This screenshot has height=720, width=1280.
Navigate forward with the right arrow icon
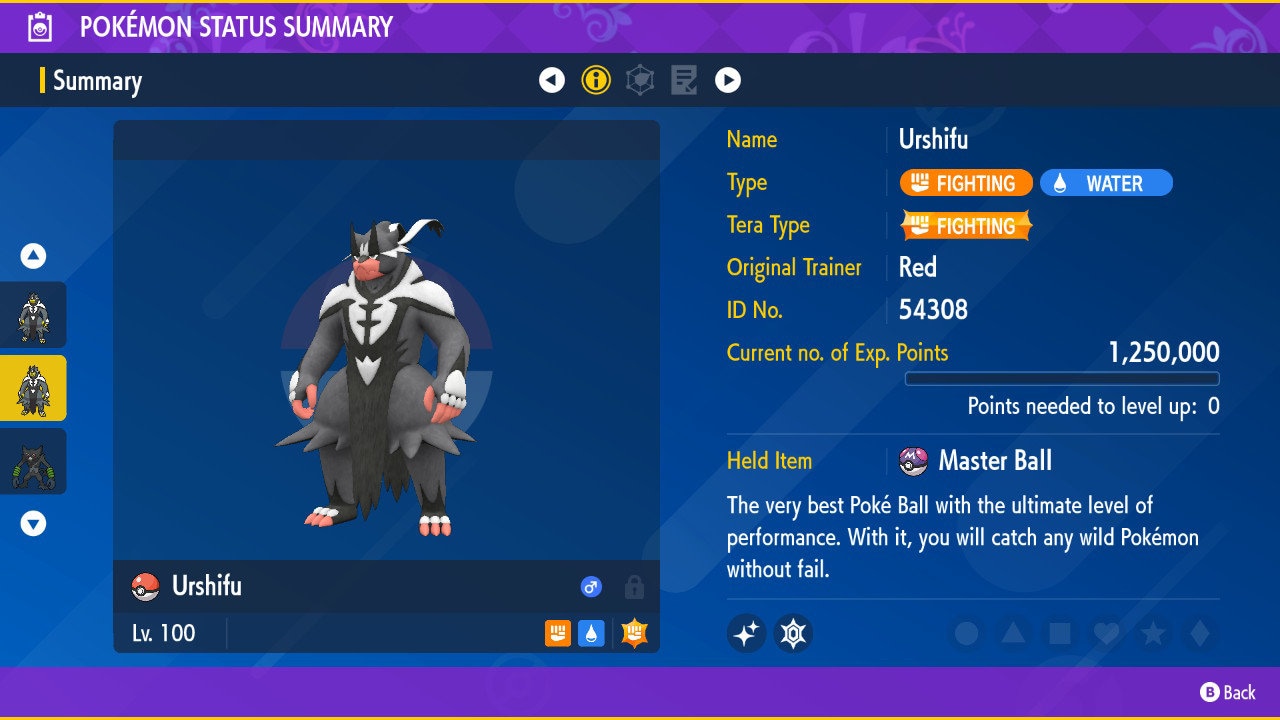728,80
